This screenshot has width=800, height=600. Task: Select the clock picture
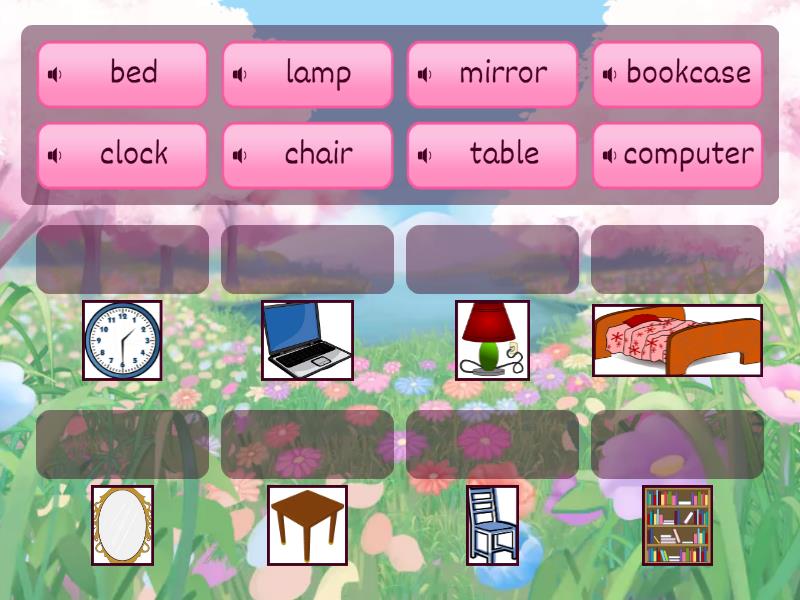(122, 340)
